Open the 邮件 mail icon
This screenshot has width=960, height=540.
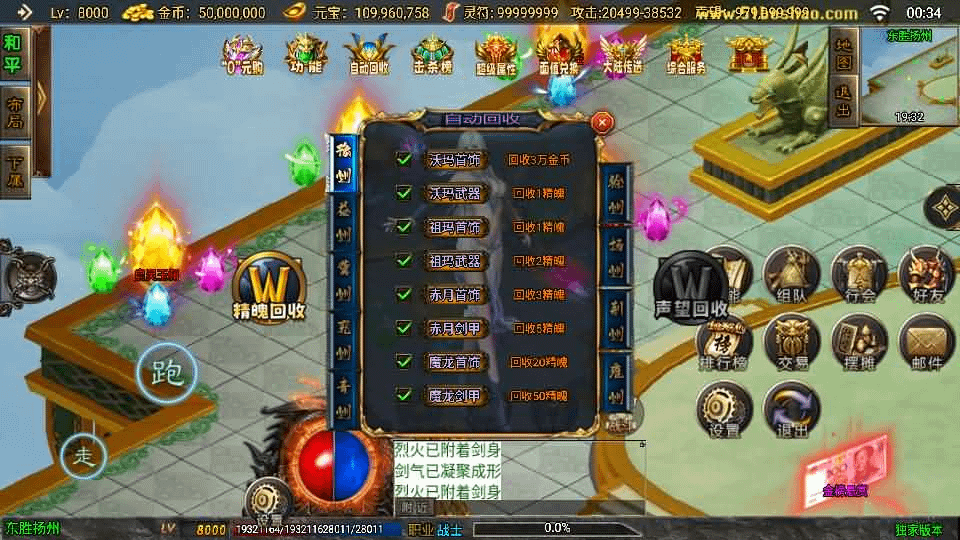point(926,343)
